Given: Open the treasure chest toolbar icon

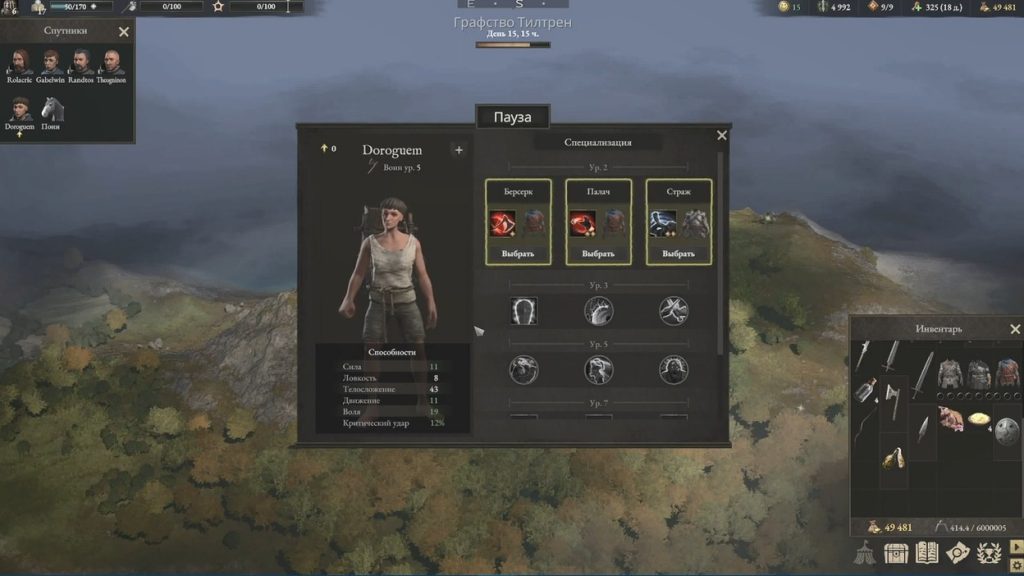Looking at the screenshot, I should point(897,552).
